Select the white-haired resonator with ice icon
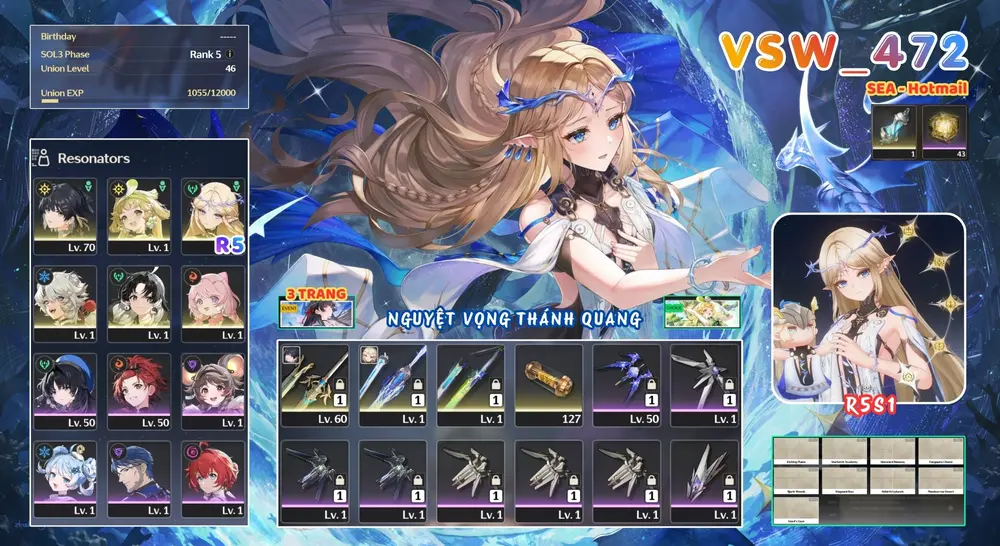The width and height of the screenshot is (1000, 546). [x=65, y=303]
